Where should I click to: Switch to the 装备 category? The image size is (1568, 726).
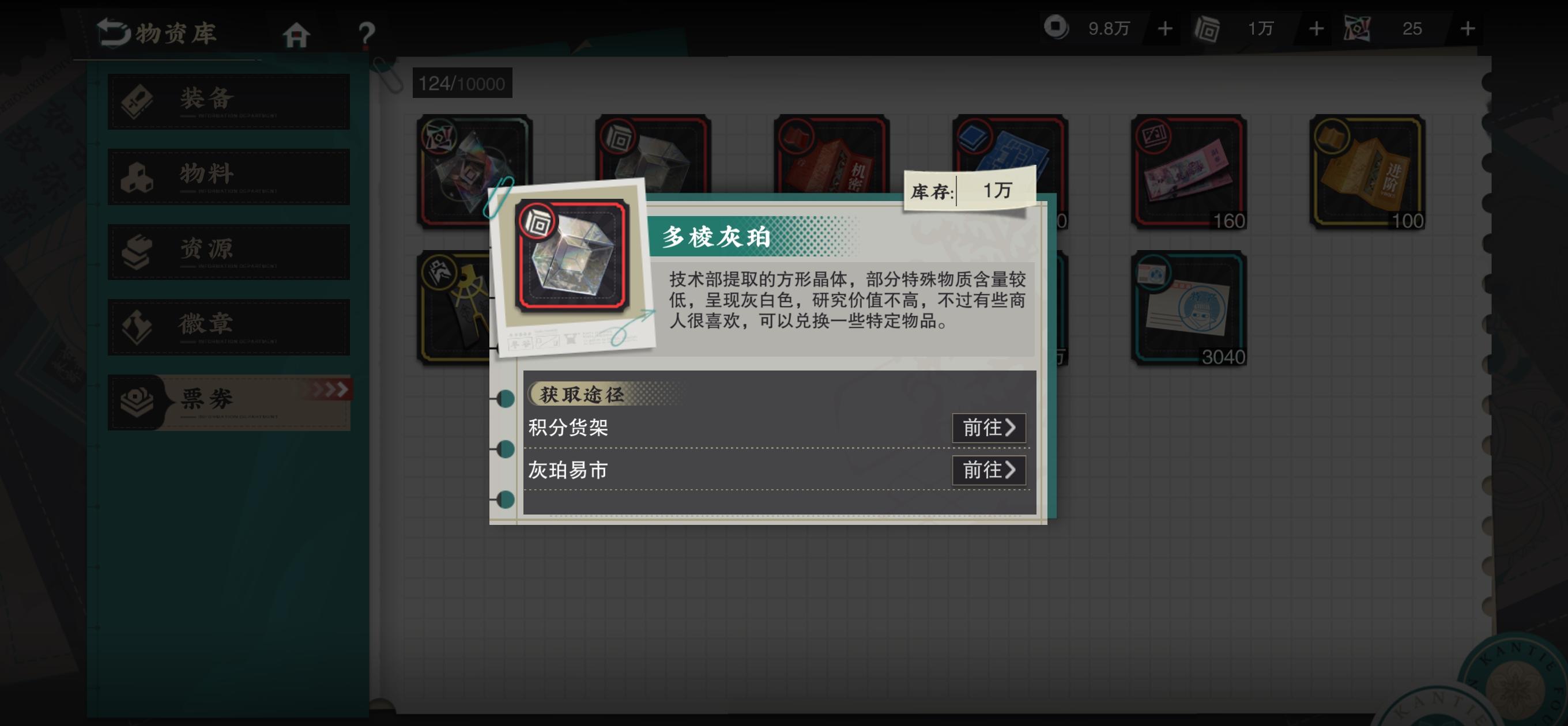[x=228, y=101]
